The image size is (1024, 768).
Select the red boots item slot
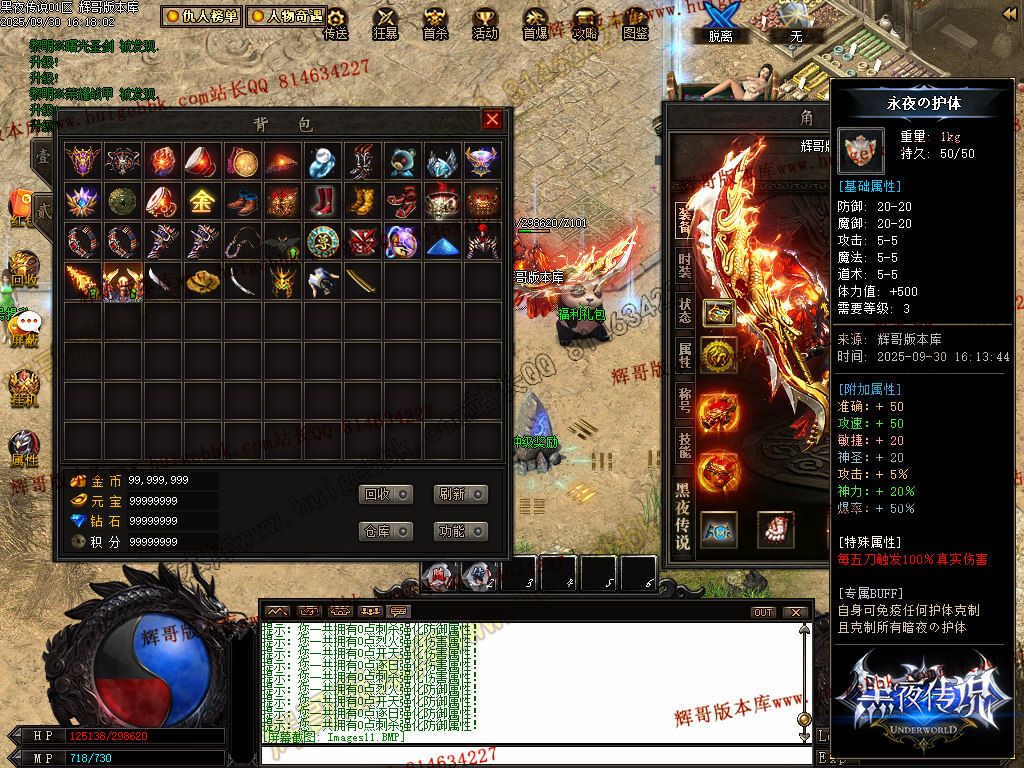322,201
